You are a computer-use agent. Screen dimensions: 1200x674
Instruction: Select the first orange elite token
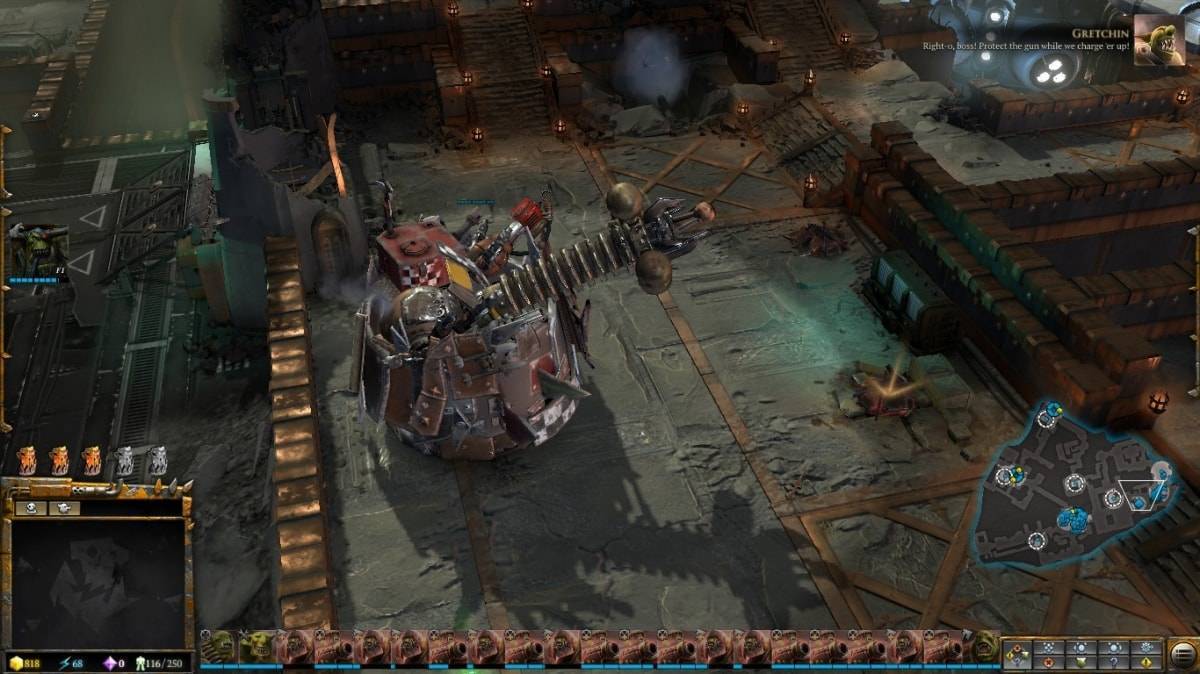pyautogui.click(x=27, y=460)
